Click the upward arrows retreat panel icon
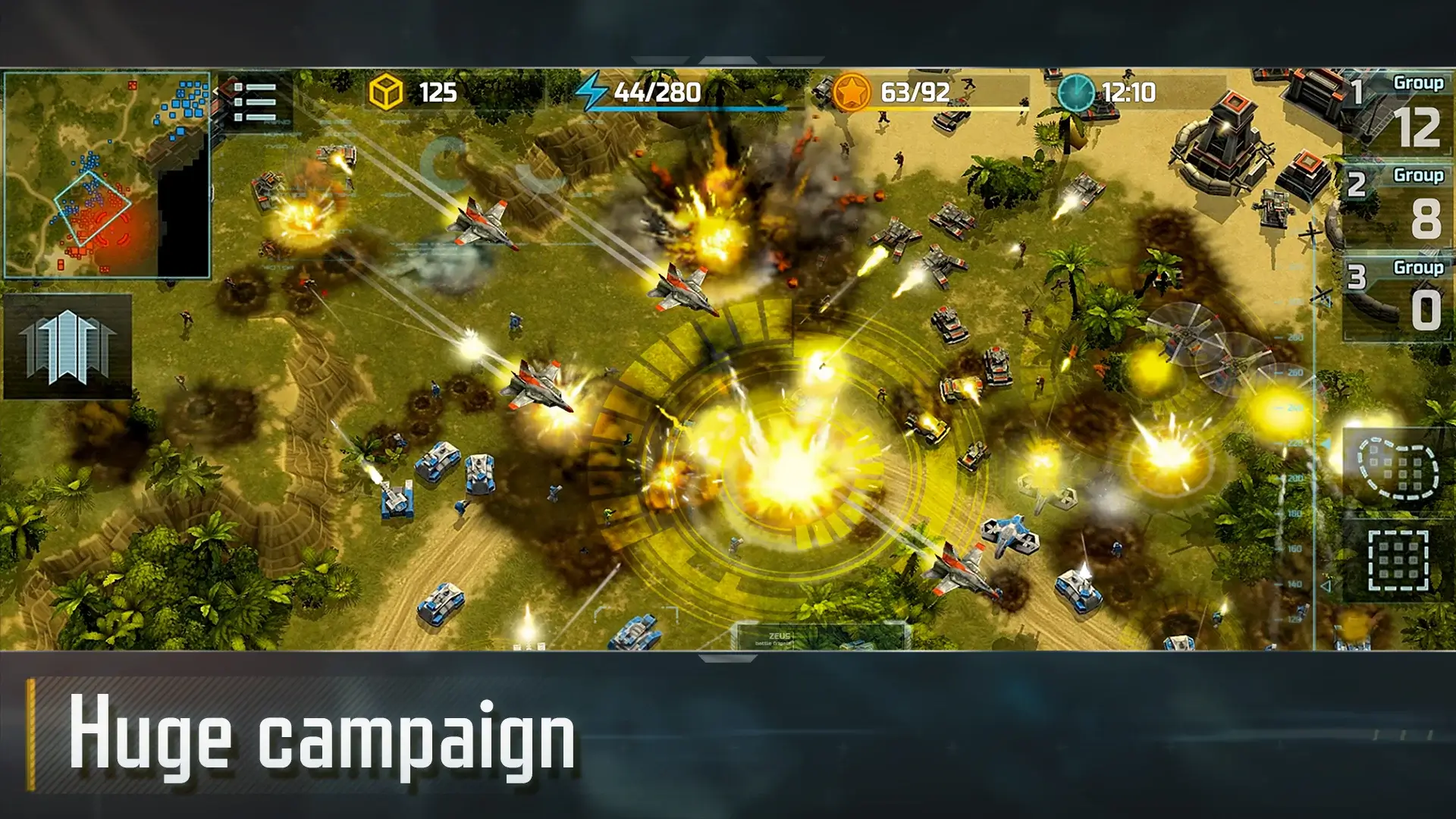 coord(67,345)
